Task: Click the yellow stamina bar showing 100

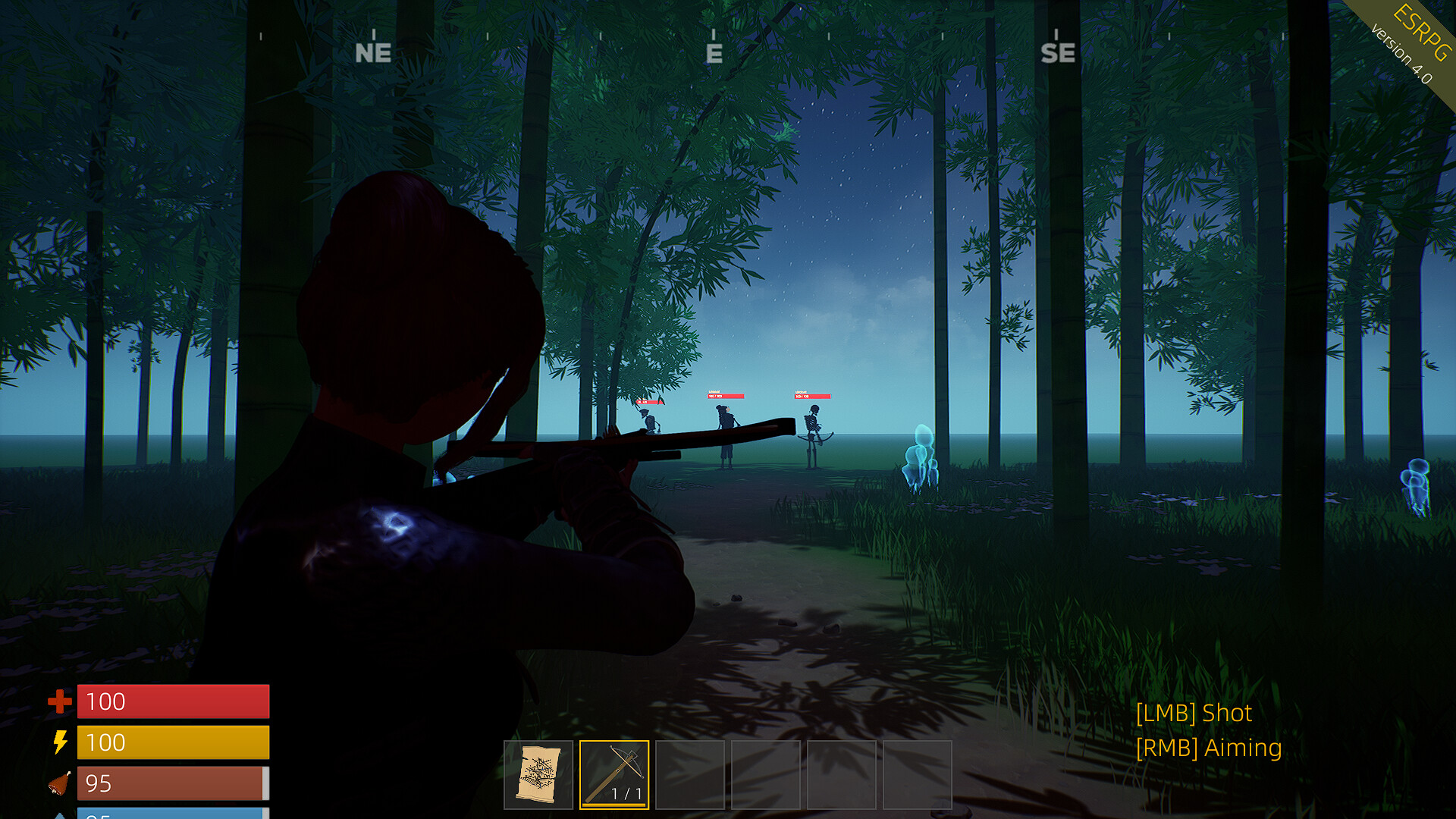Action: pyautogui.click(x=173, y=743)
